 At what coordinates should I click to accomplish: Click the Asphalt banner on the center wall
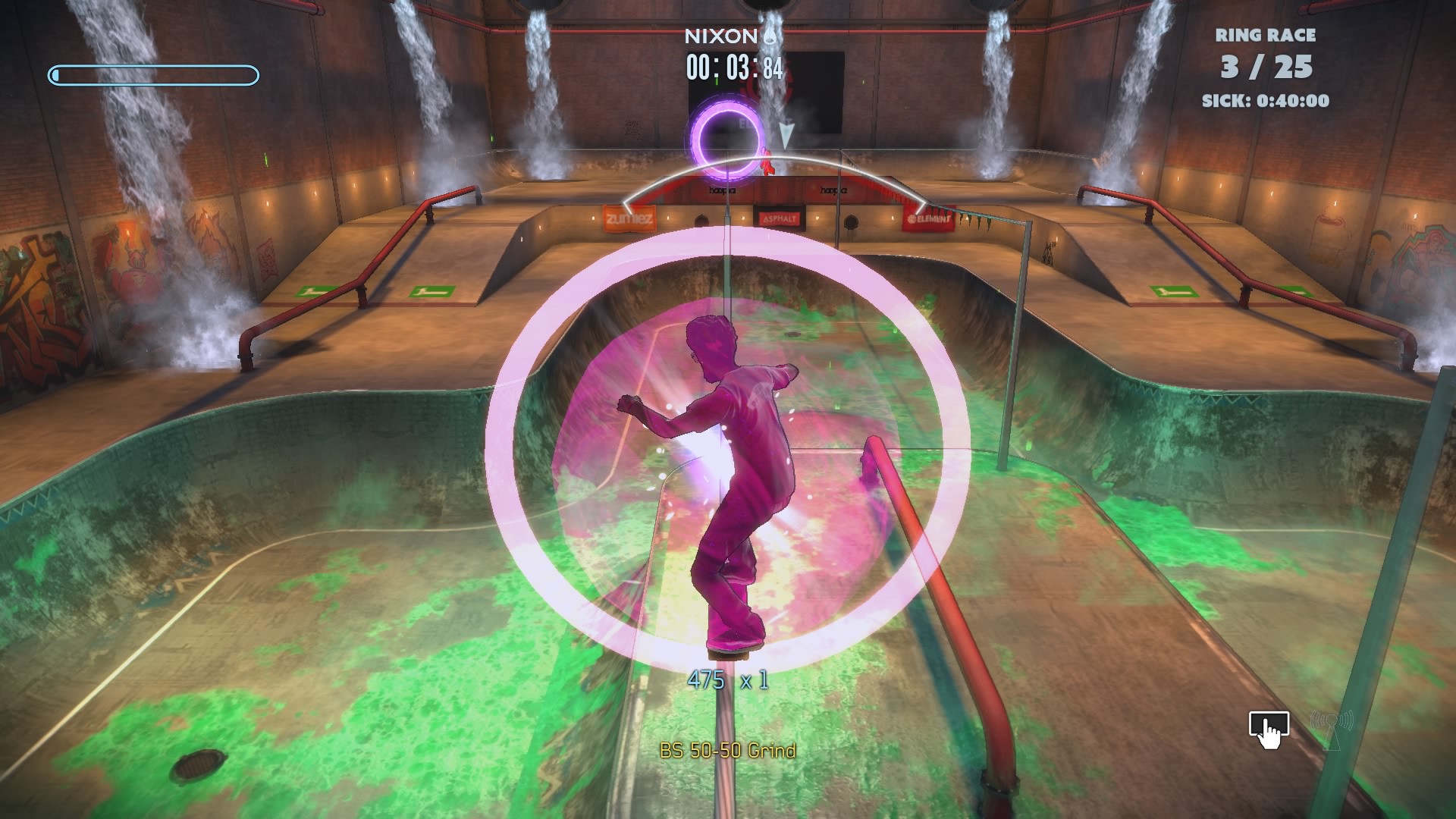point(780,218)
